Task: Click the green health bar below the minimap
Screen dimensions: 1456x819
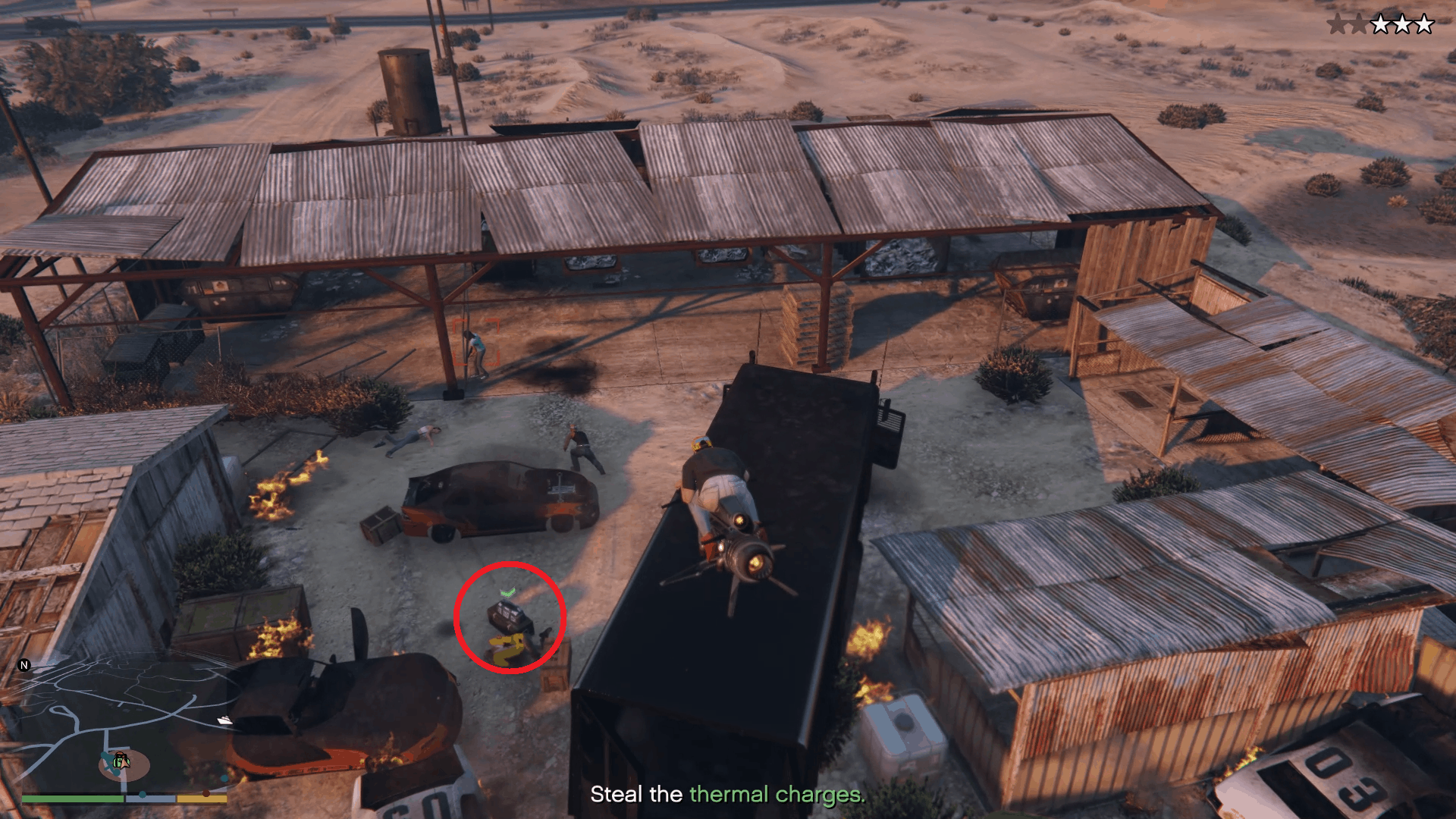Action: pos(72,798)
